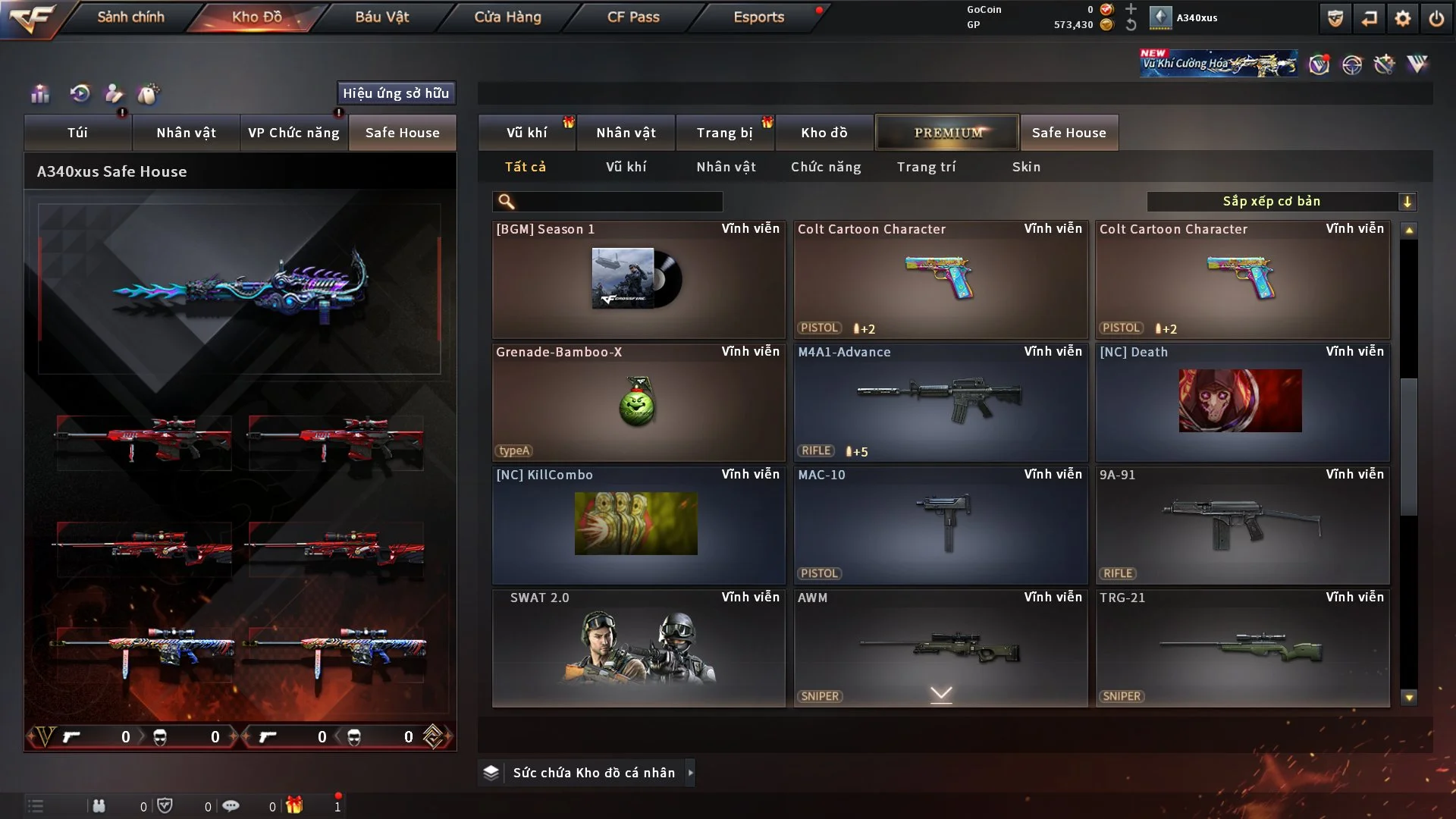Select the Vũ khí main inventory tab
The height and width of the screenshot is (819, 1456).
[x=526, y=133]
